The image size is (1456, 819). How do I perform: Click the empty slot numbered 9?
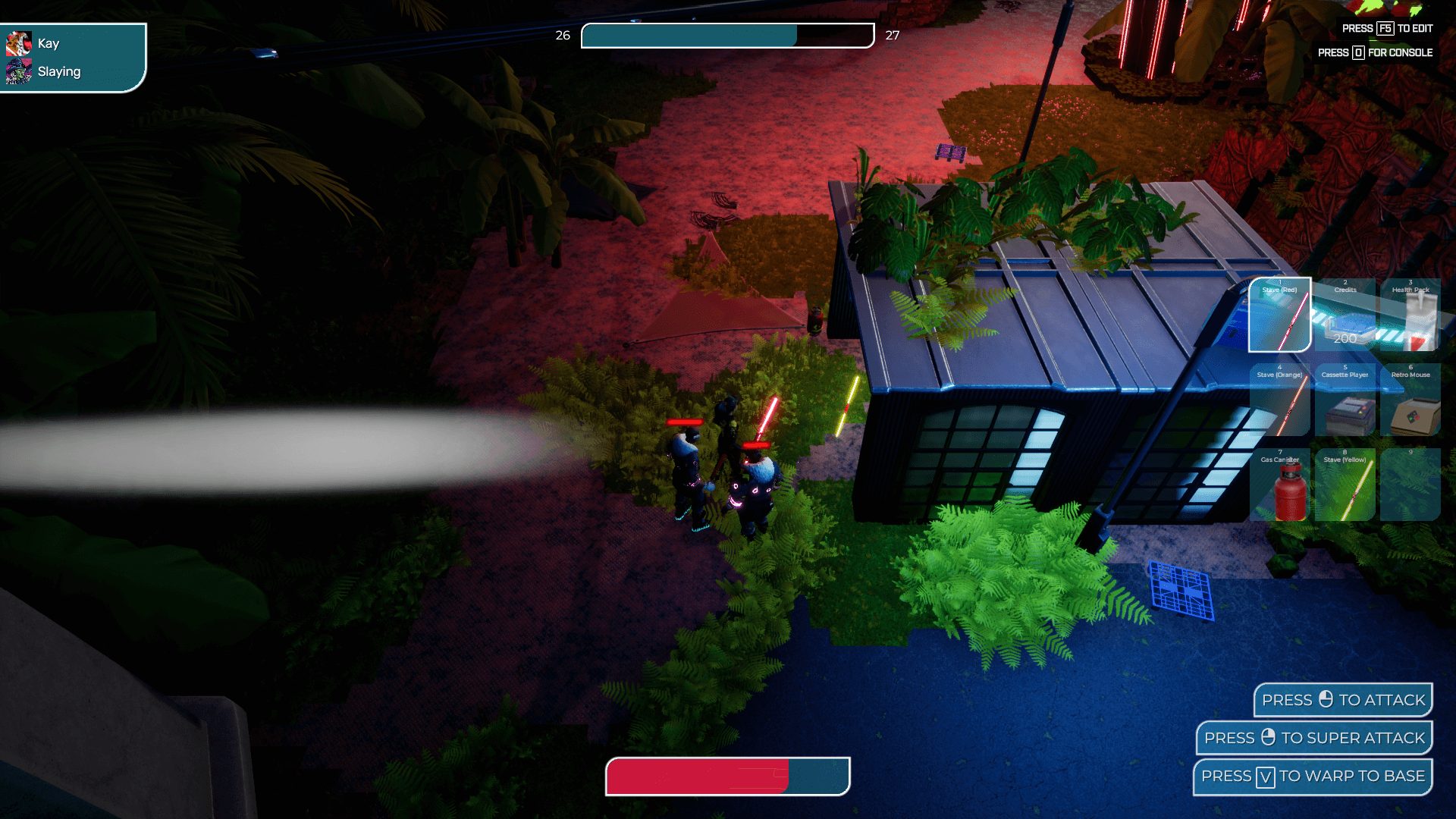[1410, 485]
